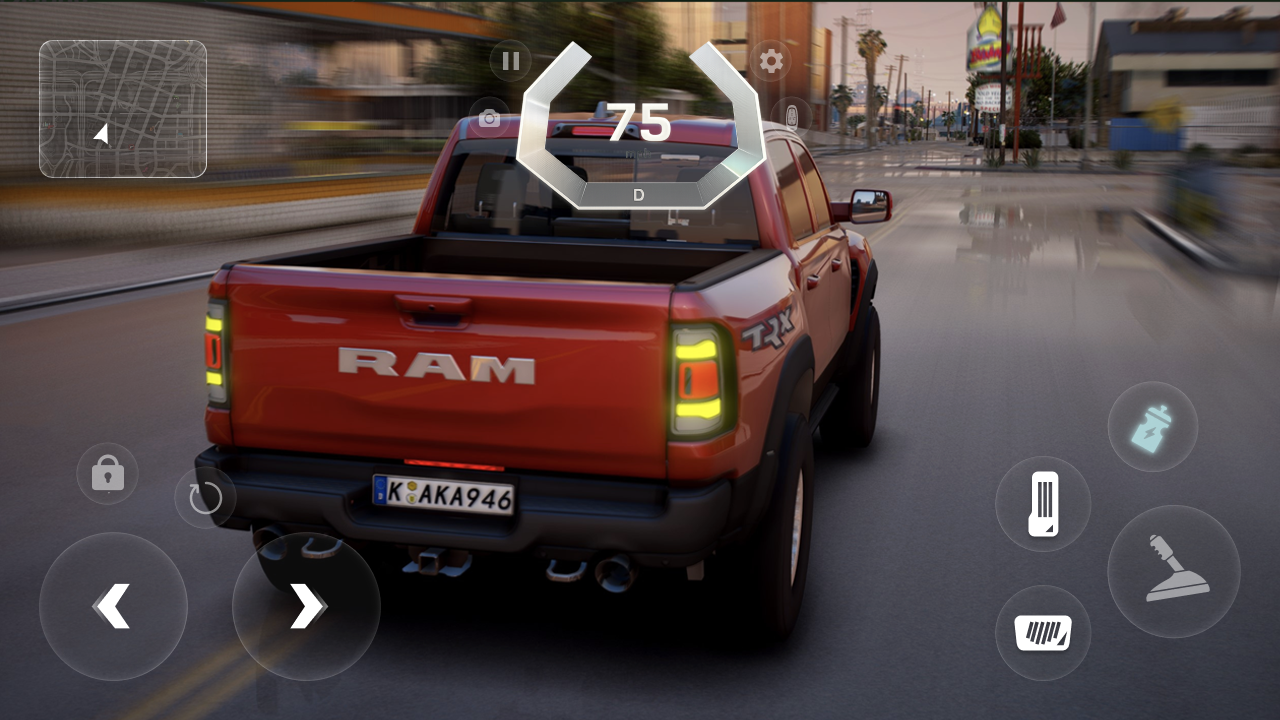Screen dimensions: 1280x720
Task: Open the minimap
Action: [x=123, y=109]
